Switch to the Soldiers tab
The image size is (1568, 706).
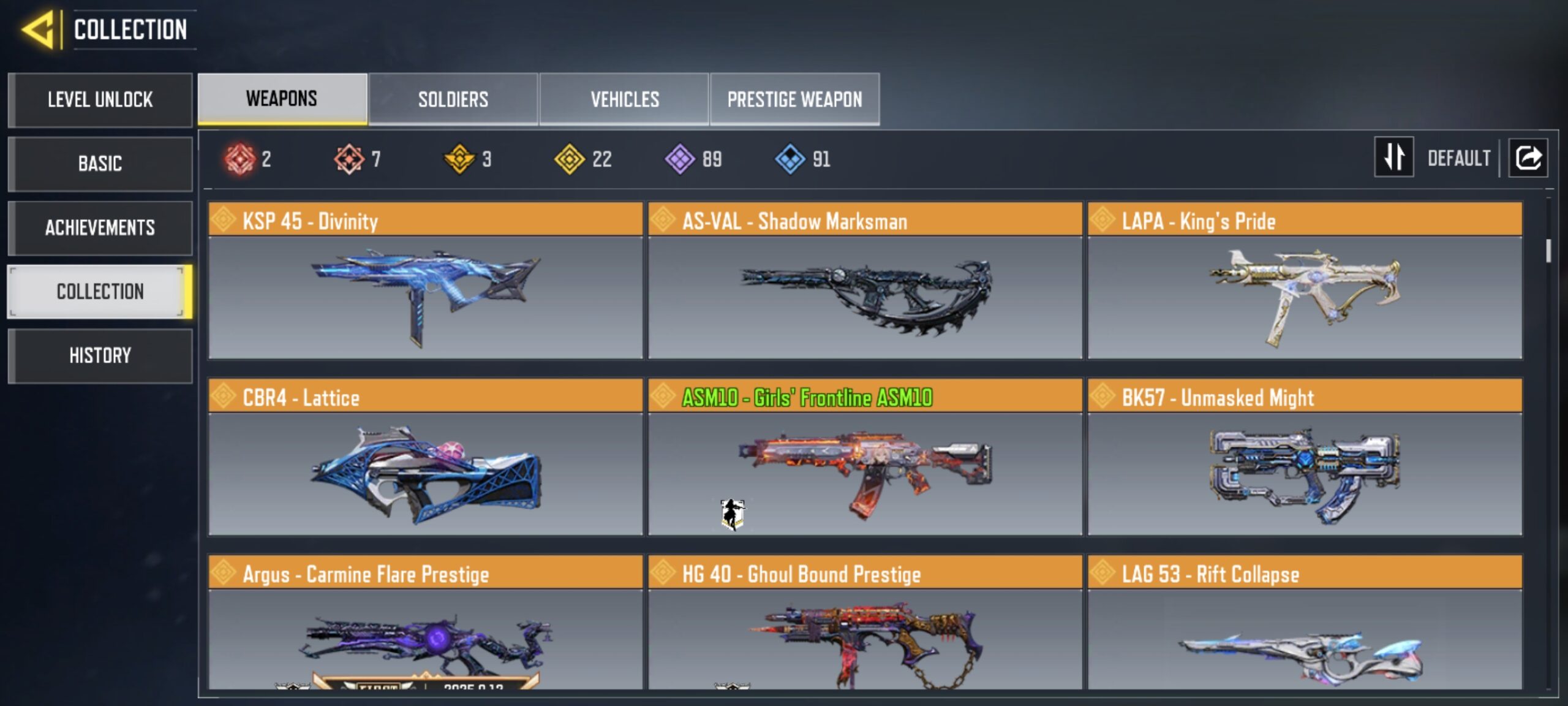(x=453, y=99)
